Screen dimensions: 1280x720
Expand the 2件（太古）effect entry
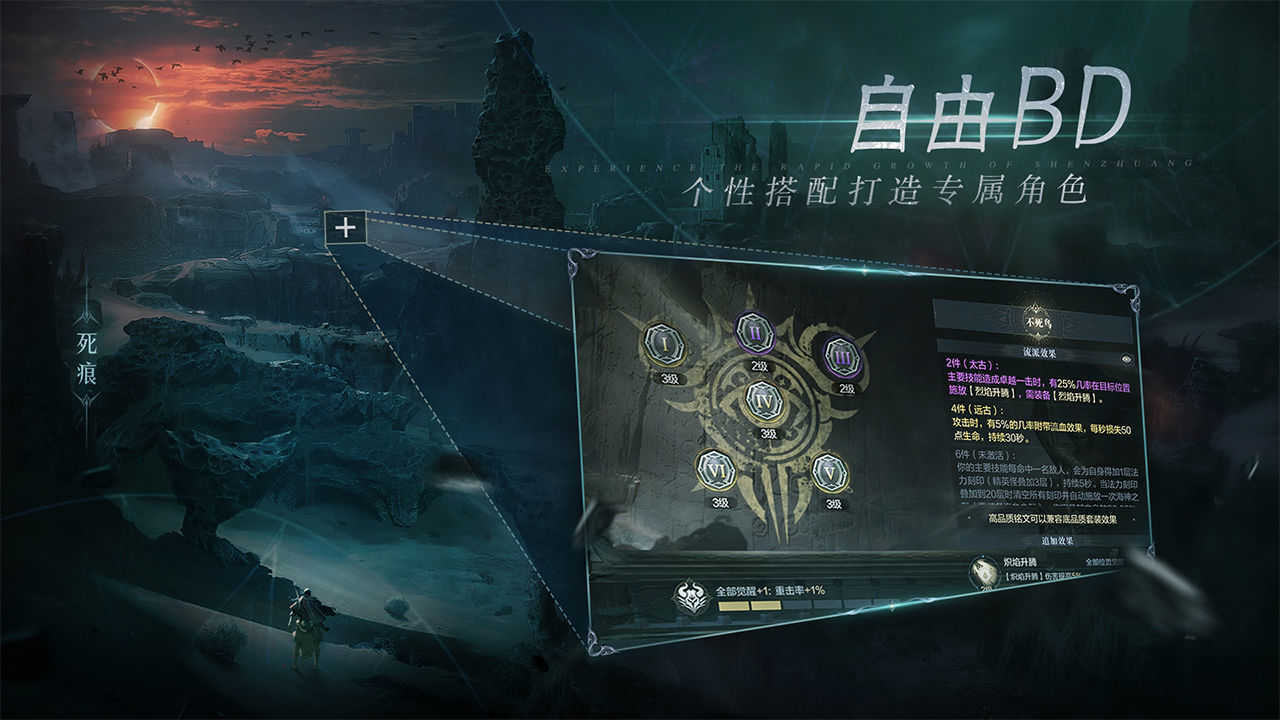[x=974, y=362]
